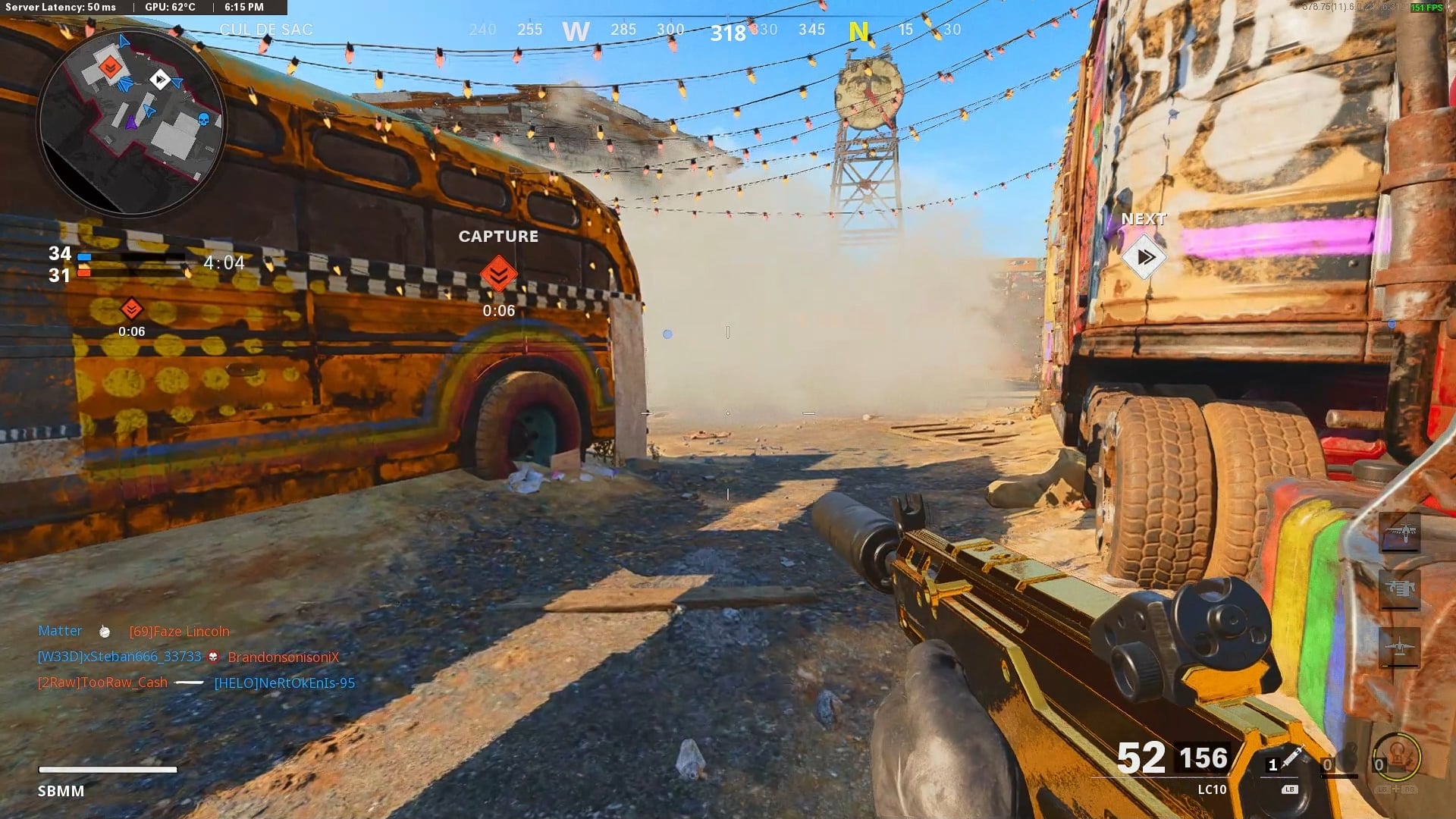Activate the circular field upgrade icon
The image size is (1456, 819).
click(1398, 758)
